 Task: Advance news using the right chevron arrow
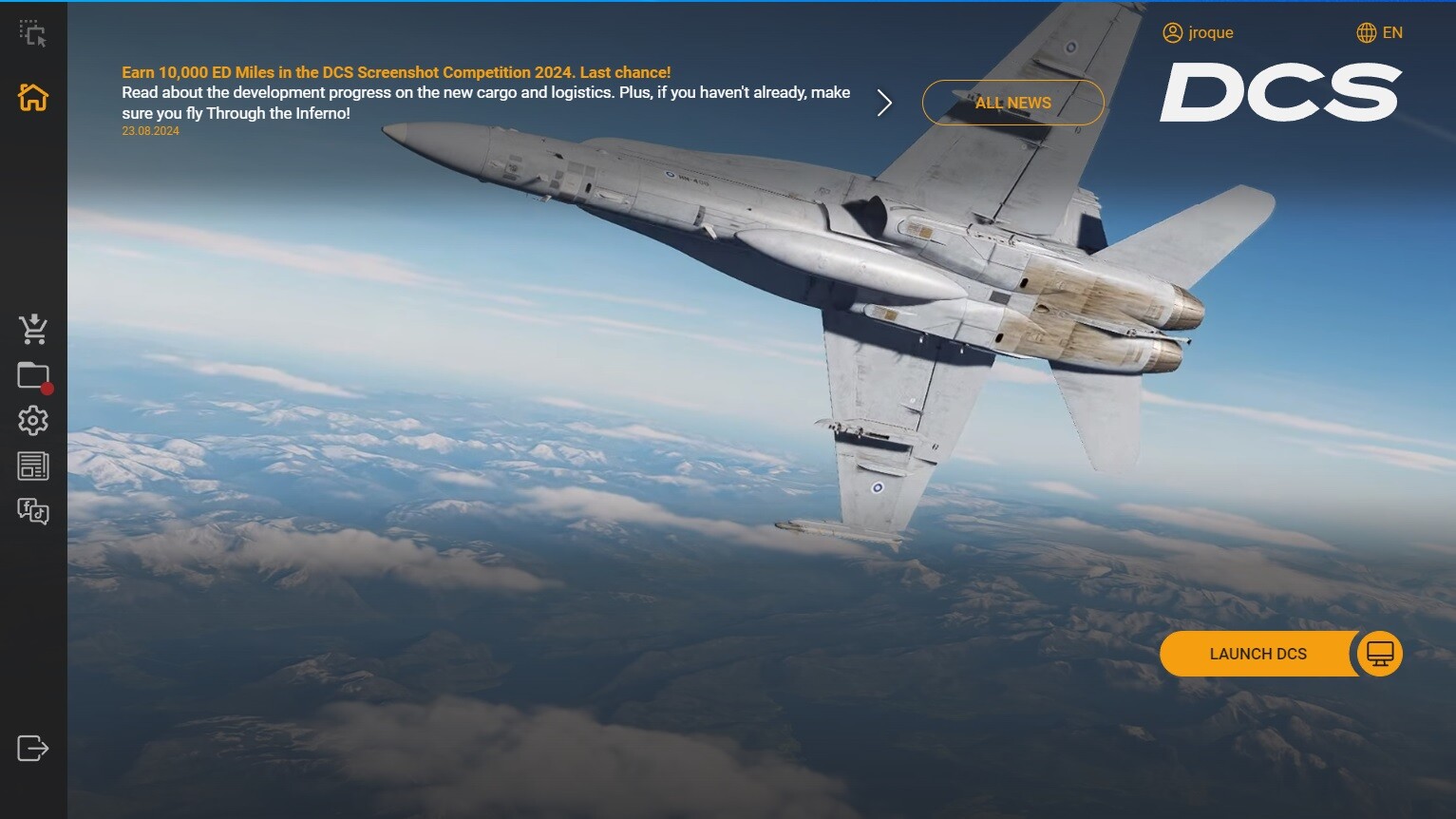[884, 102]
